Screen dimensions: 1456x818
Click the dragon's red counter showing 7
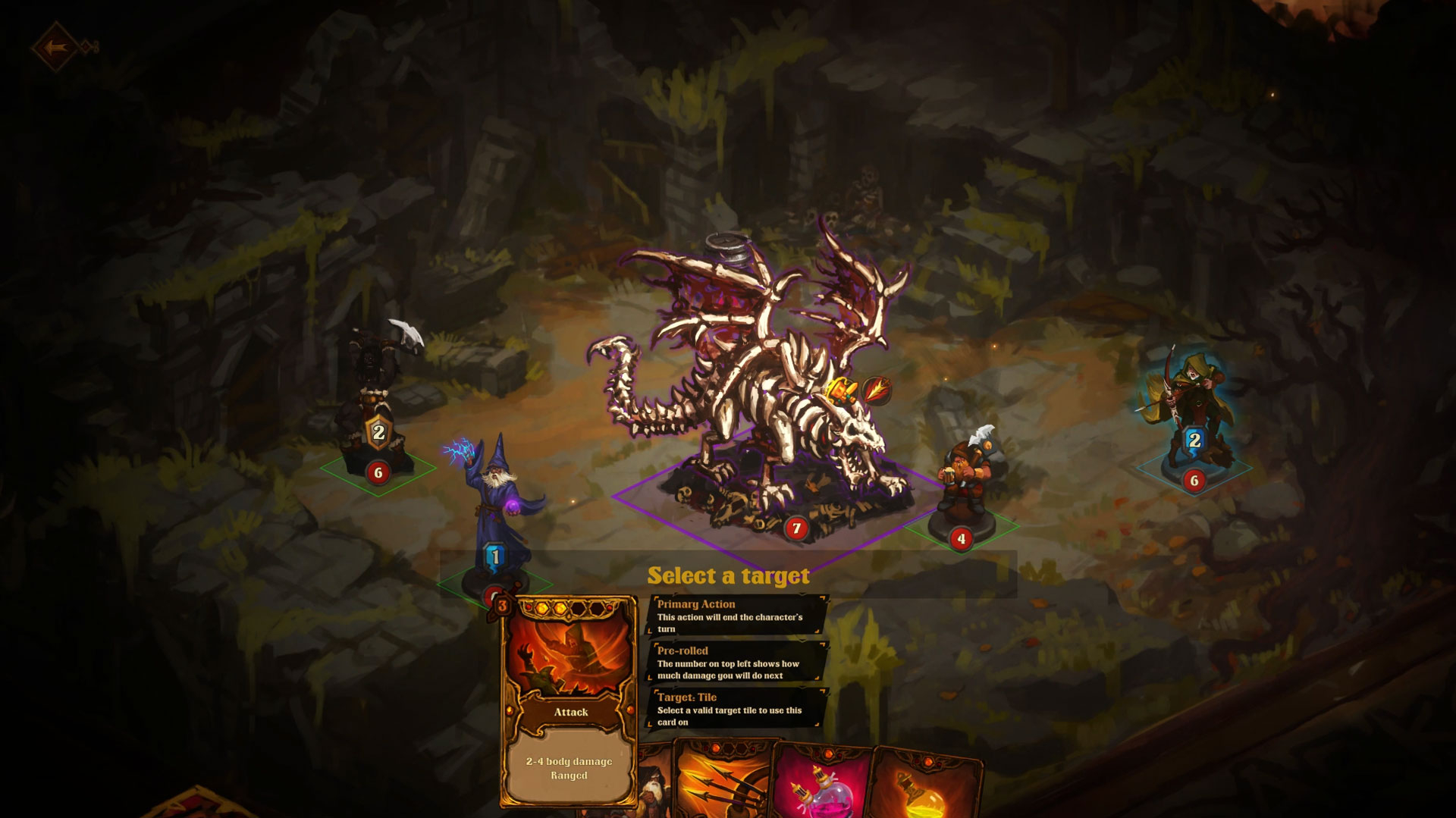coord(797,528)
